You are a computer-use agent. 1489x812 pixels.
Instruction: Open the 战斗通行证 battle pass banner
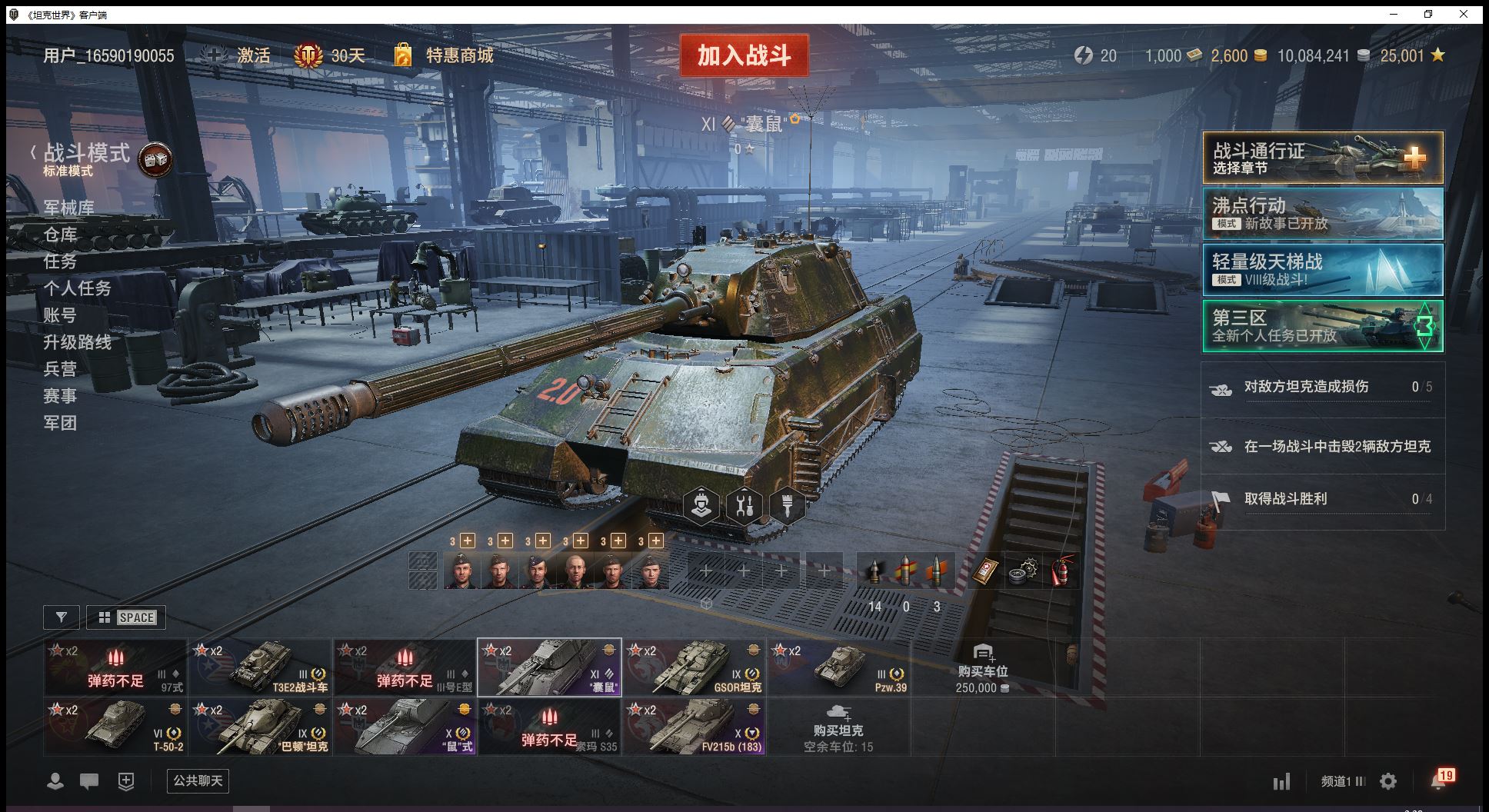1322,158
